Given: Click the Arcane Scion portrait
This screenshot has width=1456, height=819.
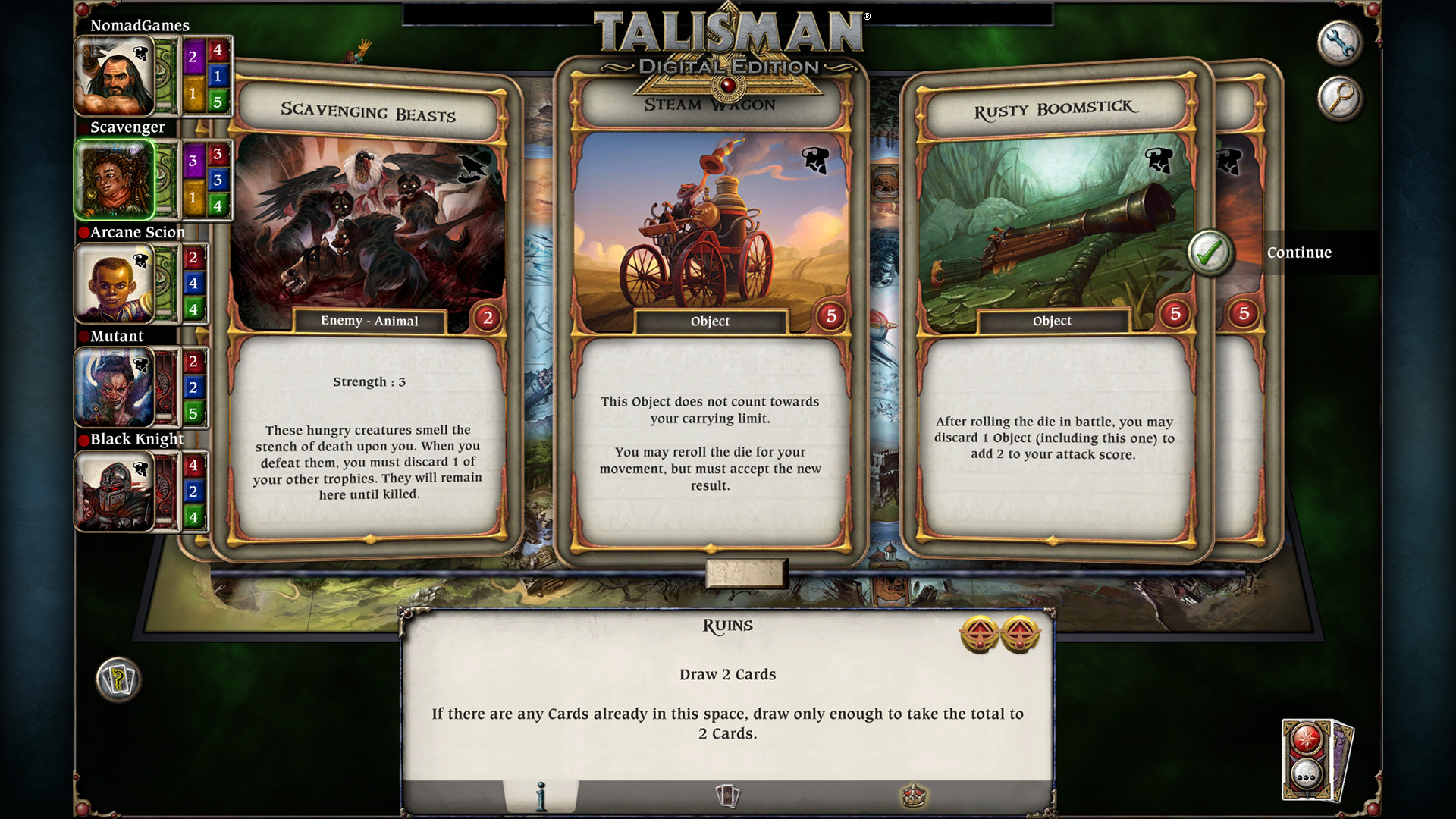Looking at the screenshot, I should tap(116, 284).
